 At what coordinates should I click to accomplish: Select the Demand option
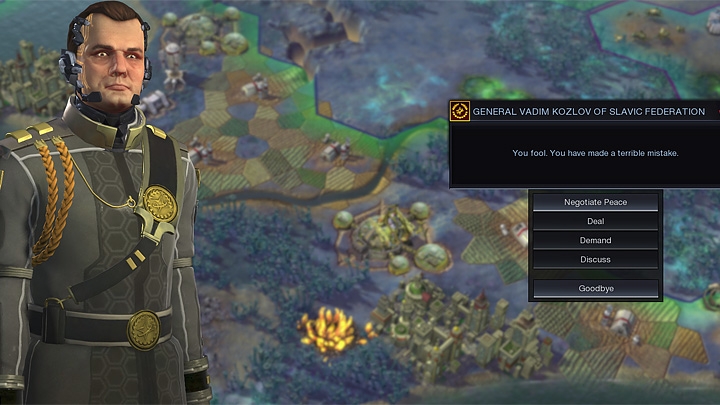595,240
